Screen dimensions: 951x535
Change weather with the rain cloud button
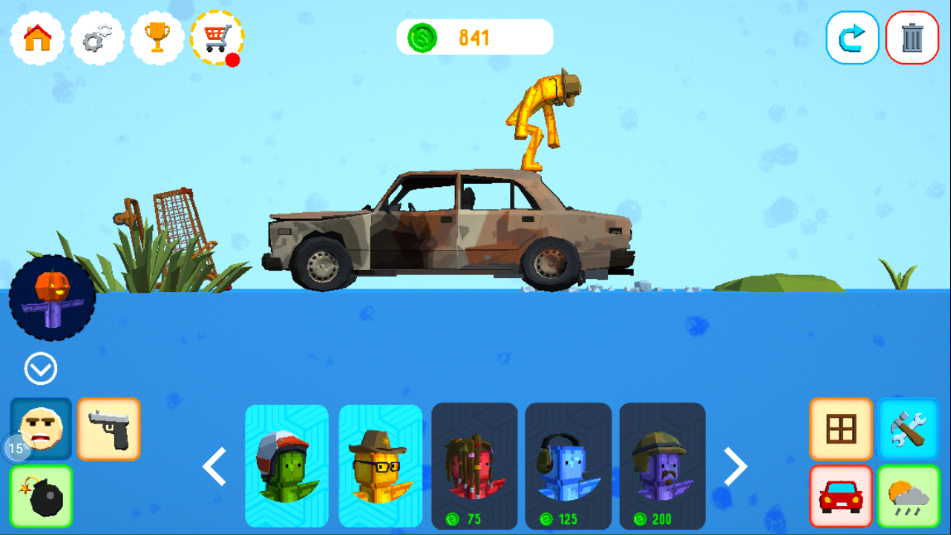pyautogui.click(x=908, y=496)
